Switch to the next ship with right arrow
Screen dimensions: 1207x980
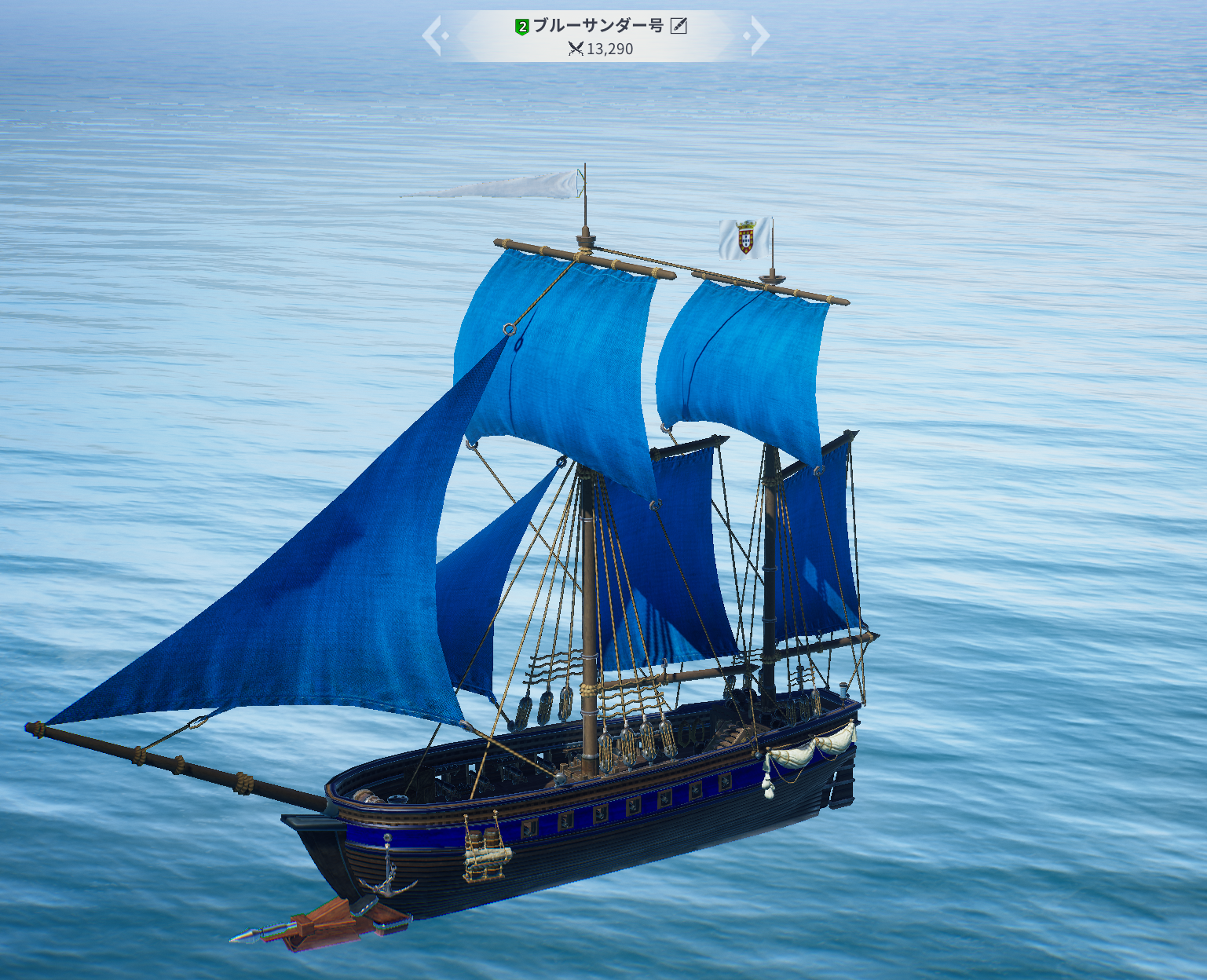tap(757, 36)
